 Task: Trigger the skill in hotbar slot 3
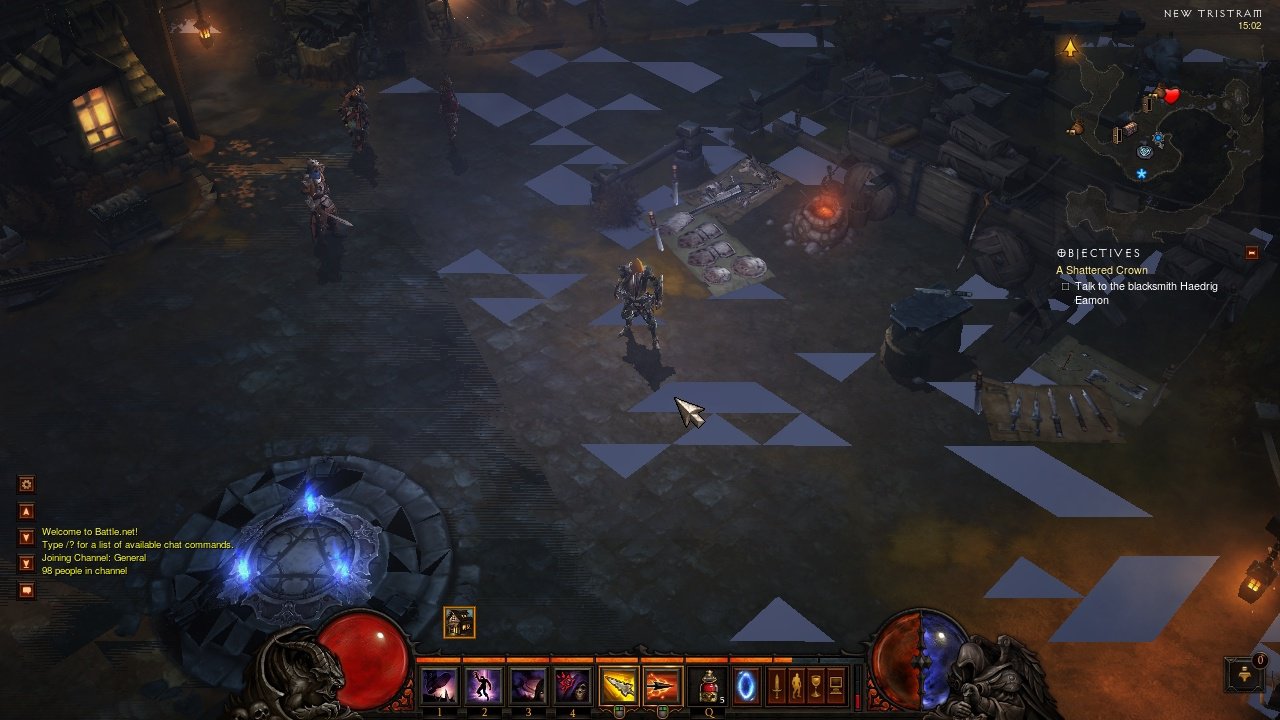pos(528,686)
